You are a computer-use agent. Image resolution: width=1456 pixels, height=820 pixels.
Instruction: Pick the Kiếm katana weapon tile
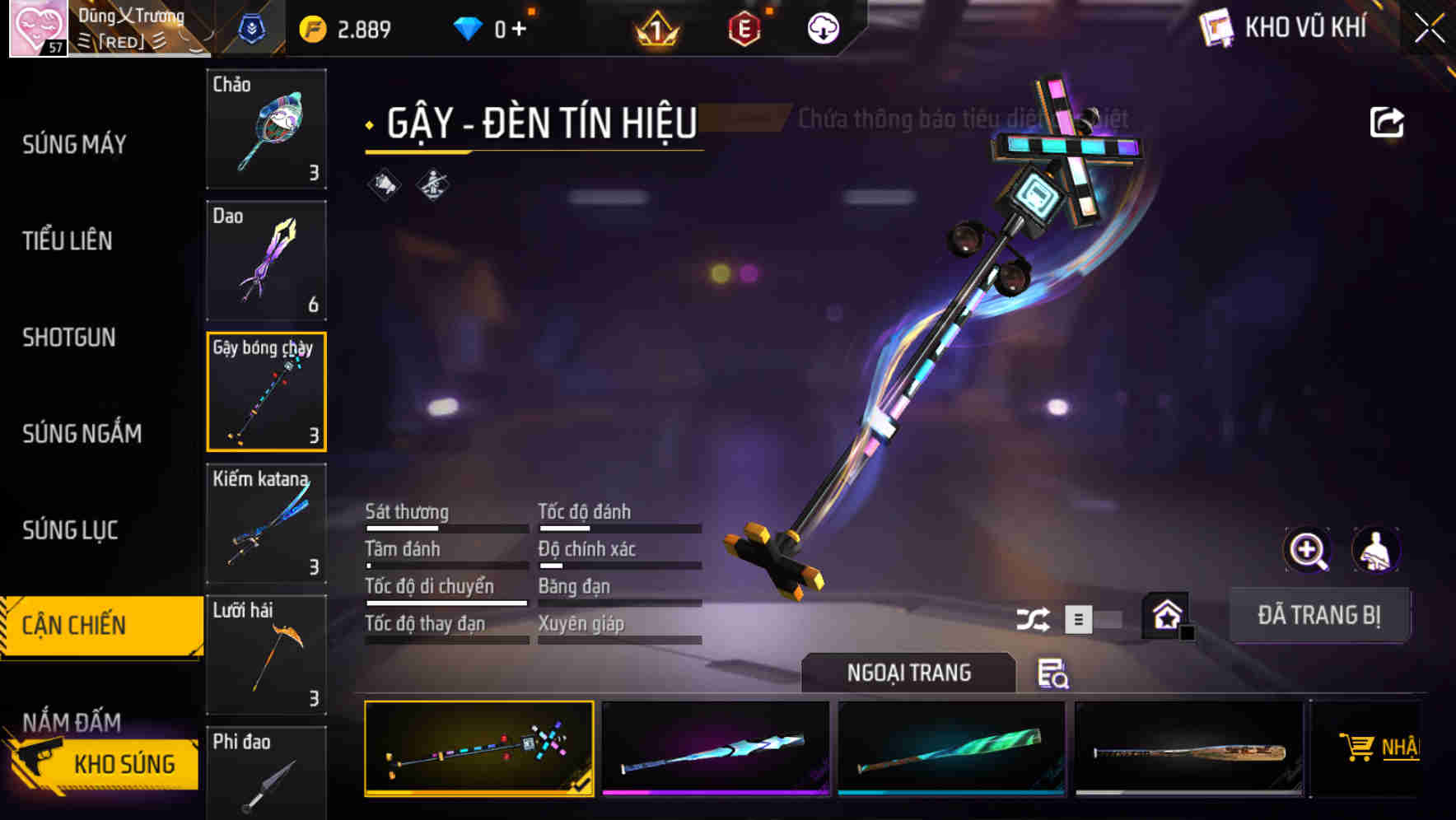pyautogui.click(x=266, y=524)
